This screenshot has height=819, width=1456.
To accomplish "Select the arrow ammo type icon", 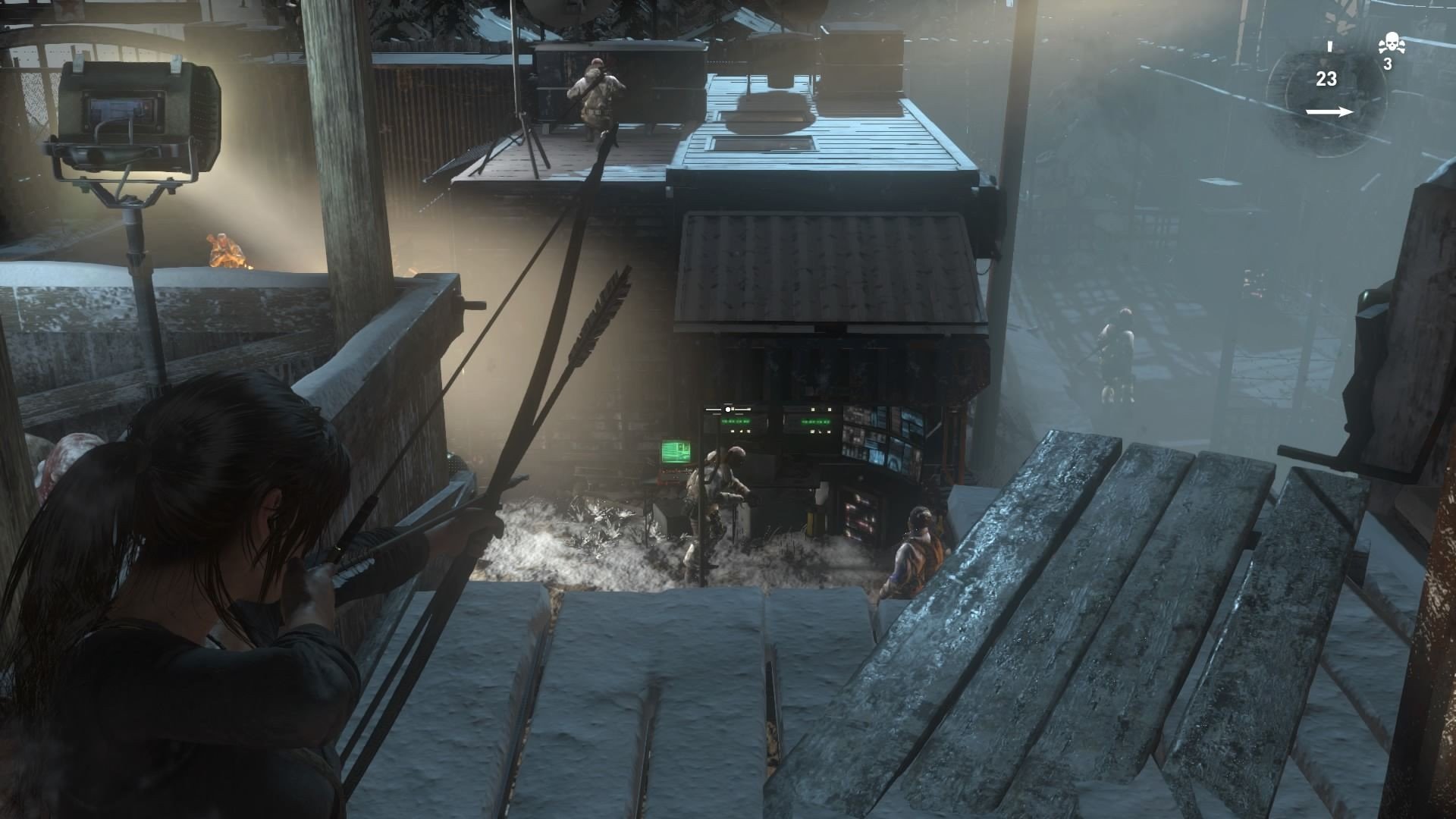I will (x=1329, y=112).
